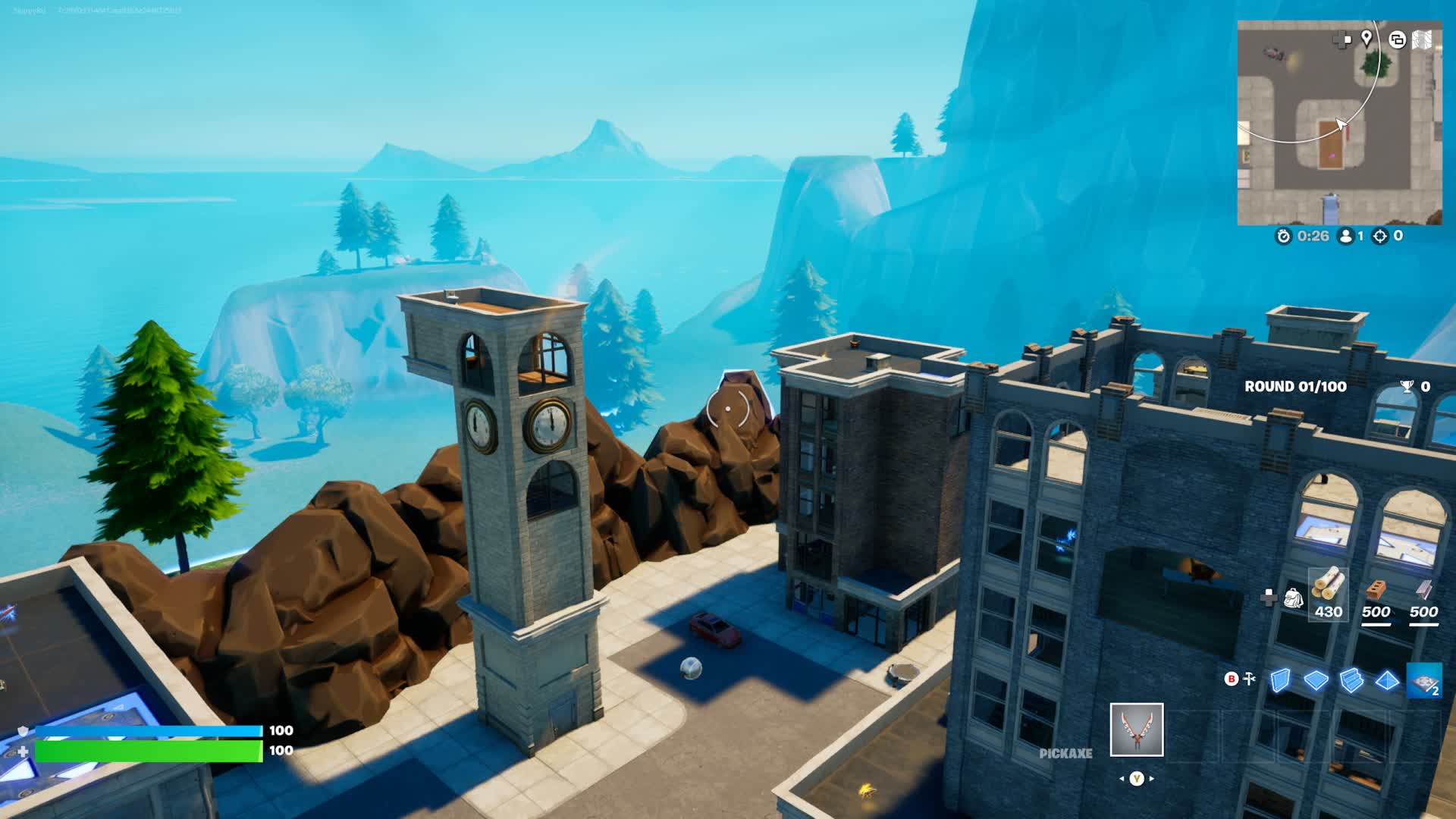Open the backpack inventory icon
The height and width of the screenshot is (819, 1456).
(x=1293, y=598)
